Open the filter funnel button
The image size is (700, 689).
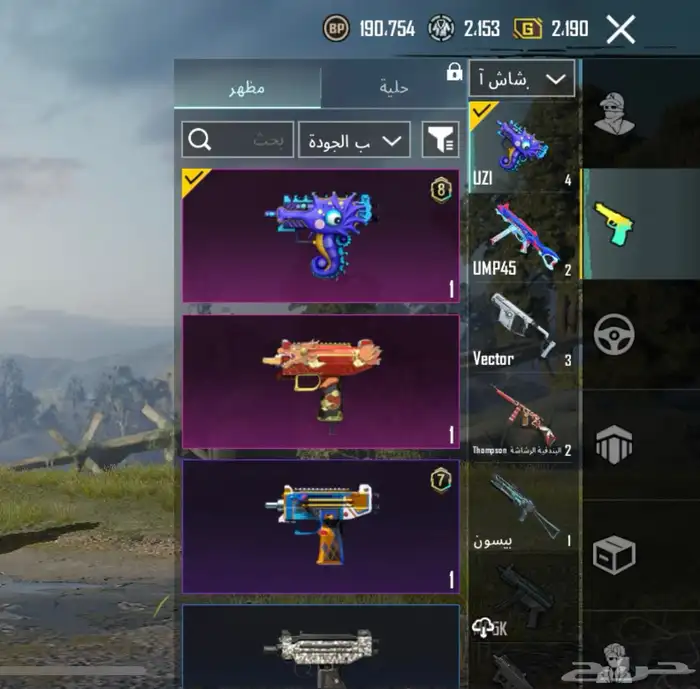[x=440, y=140]
